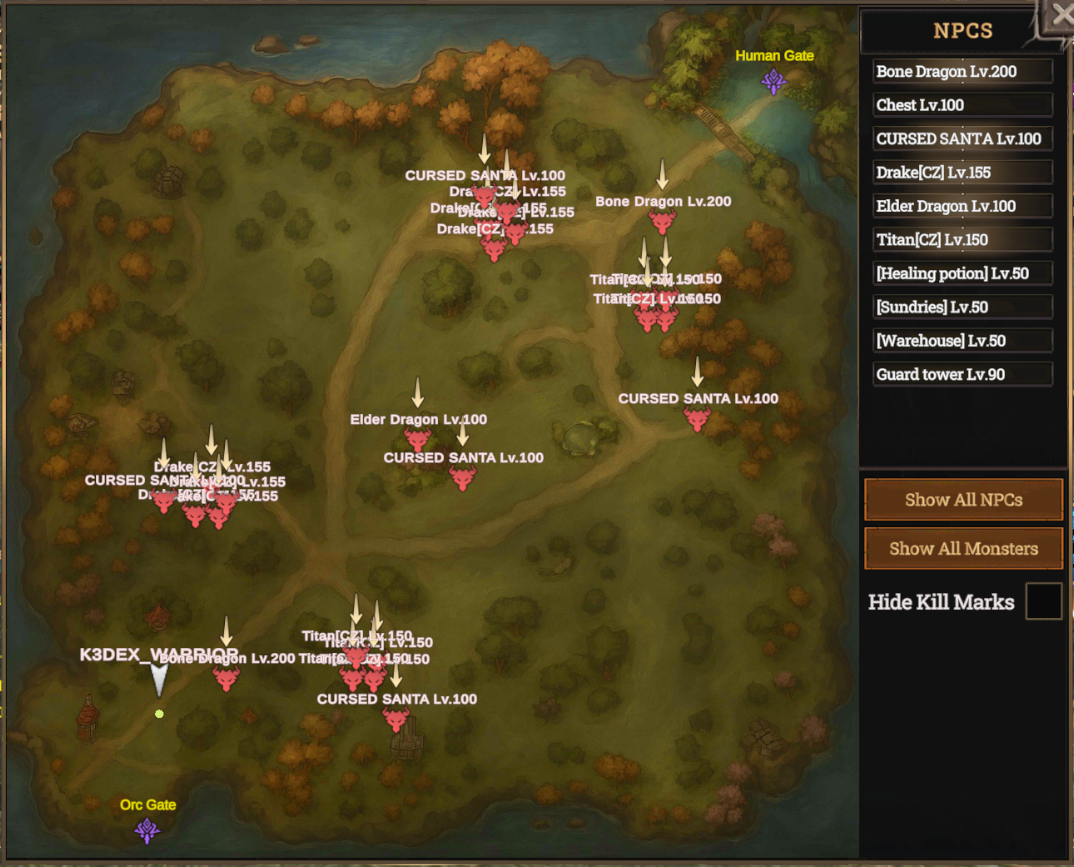The width and height of the screenshot is (1074, 867).
Task: Pick Drake[CZ] Lv.155 in NPC list
Action: [962, 173]
